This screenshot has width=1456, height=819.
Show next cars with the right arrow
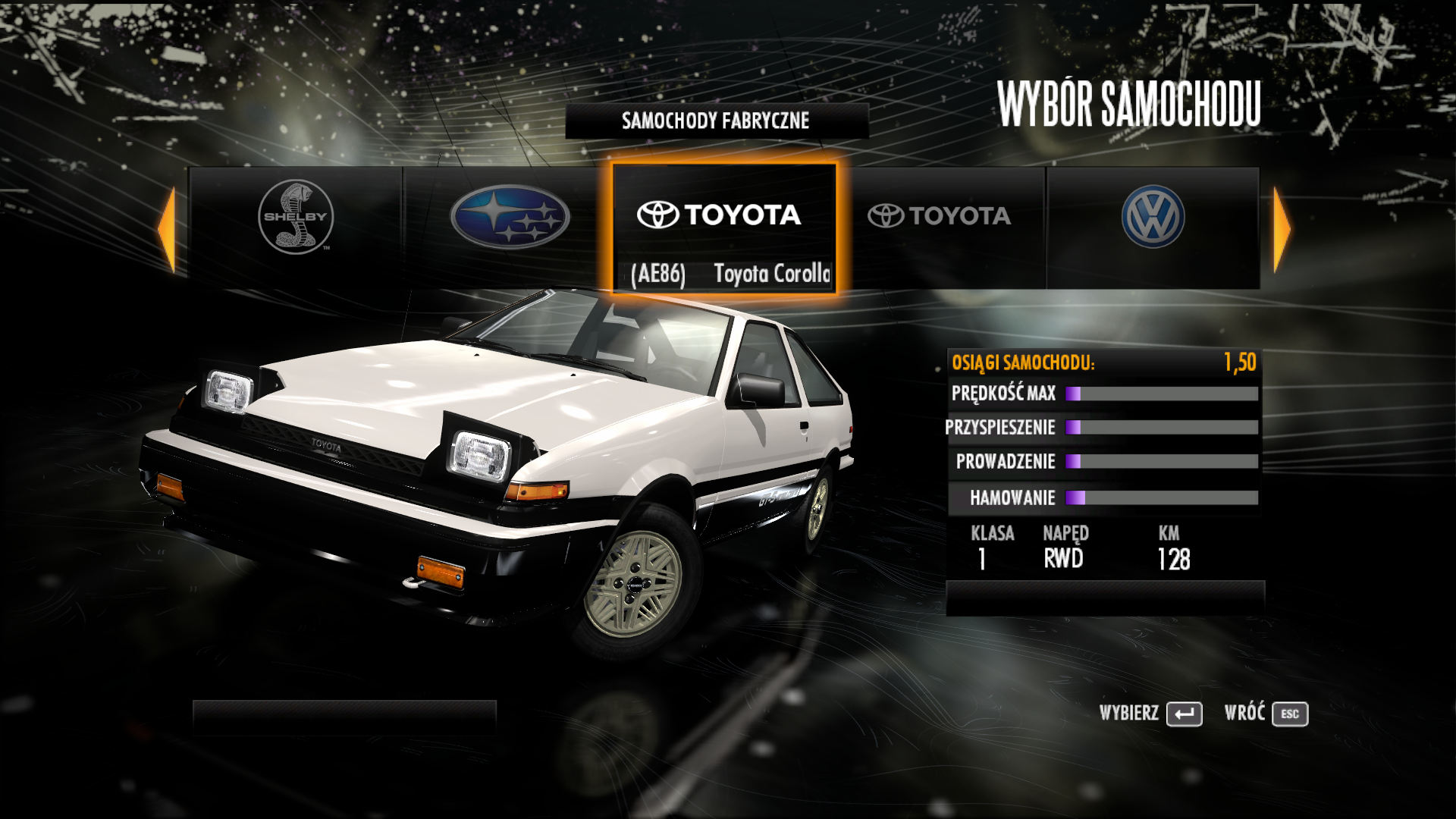point(1282,229)
